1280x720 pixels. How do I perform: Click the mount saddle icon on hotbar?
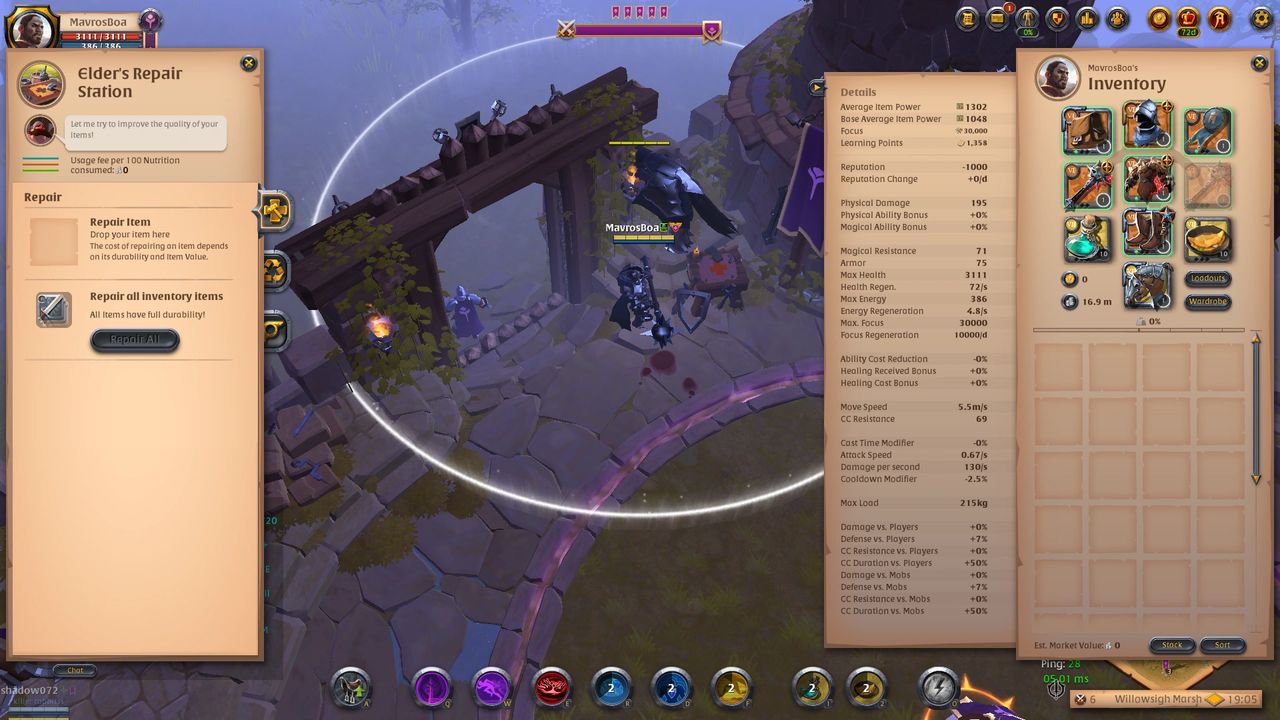click(351, 688)
